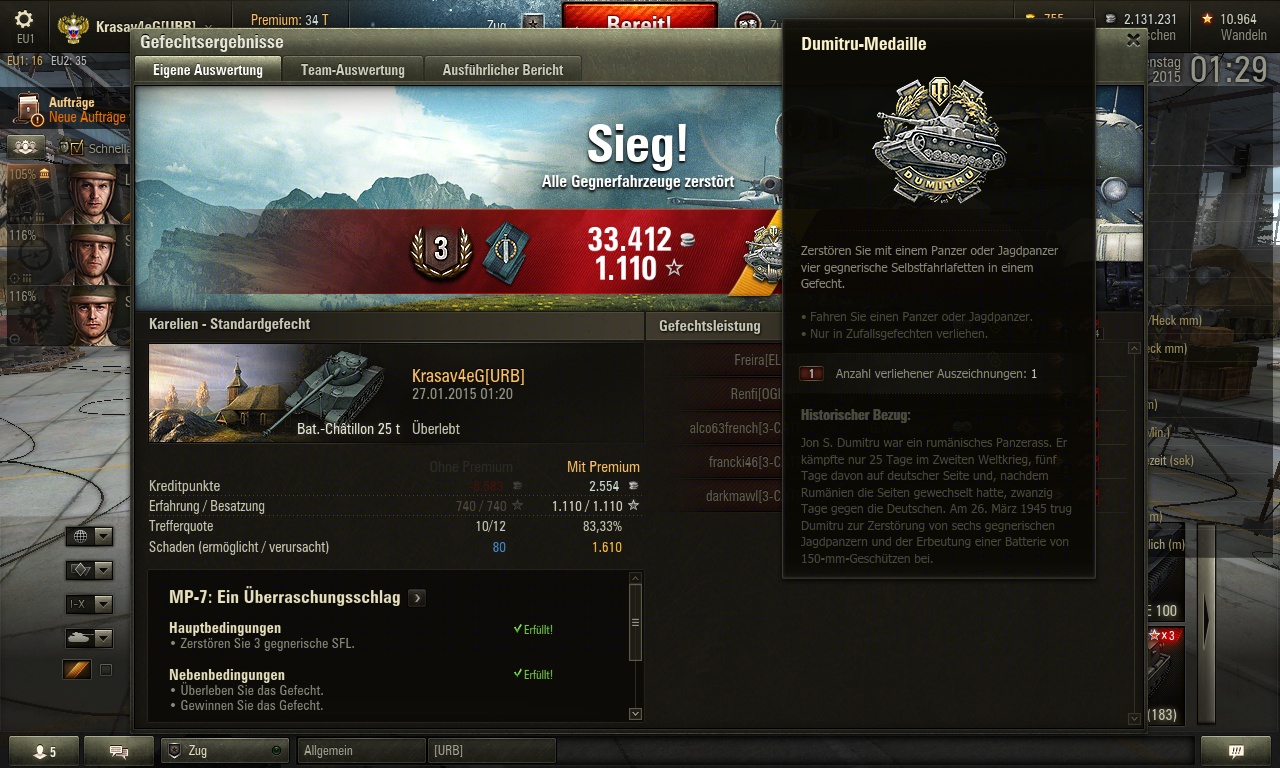Open the contacts list button

pos(43,751)
